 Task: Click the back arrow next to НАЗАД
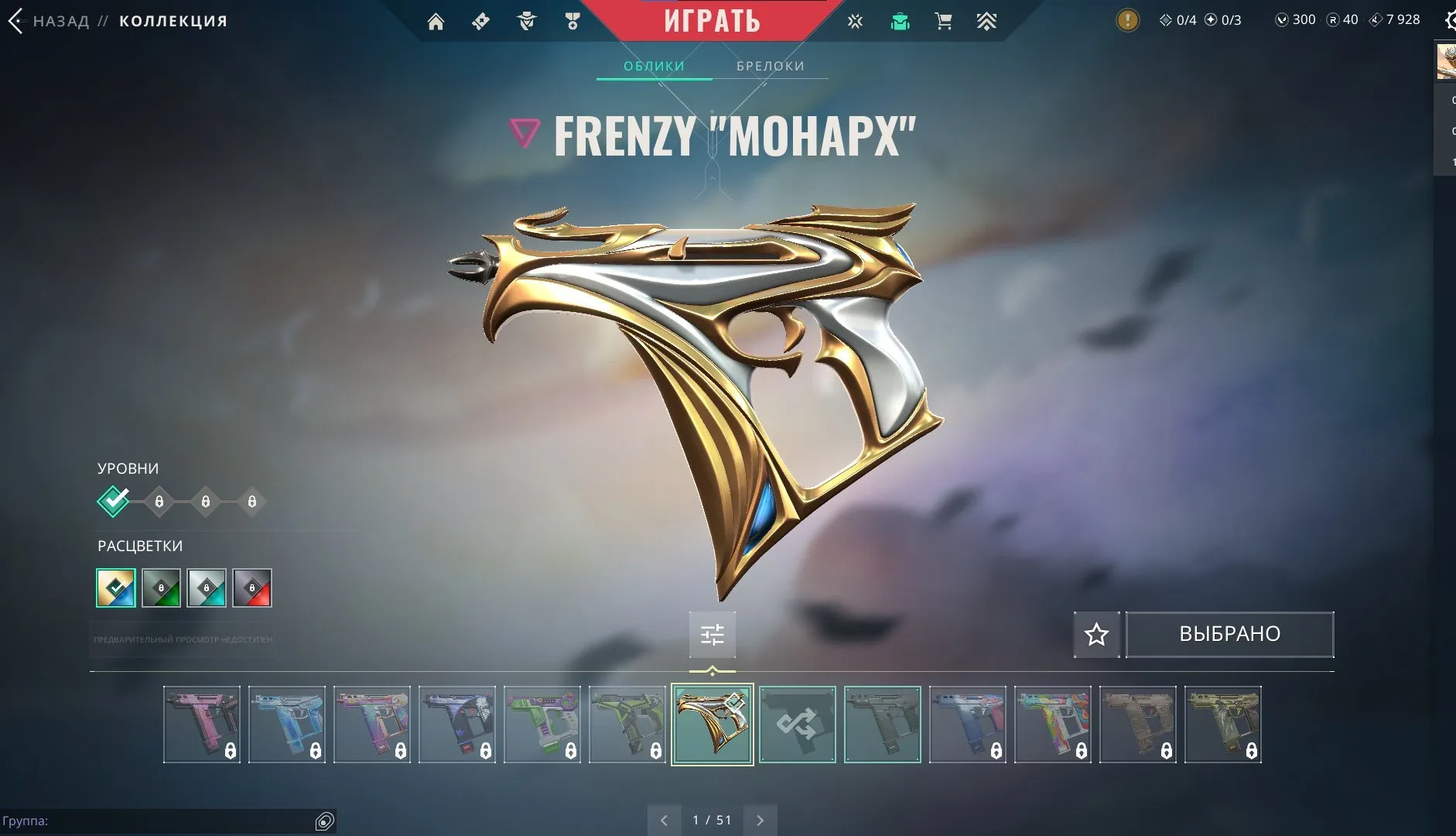pos(15,21)
